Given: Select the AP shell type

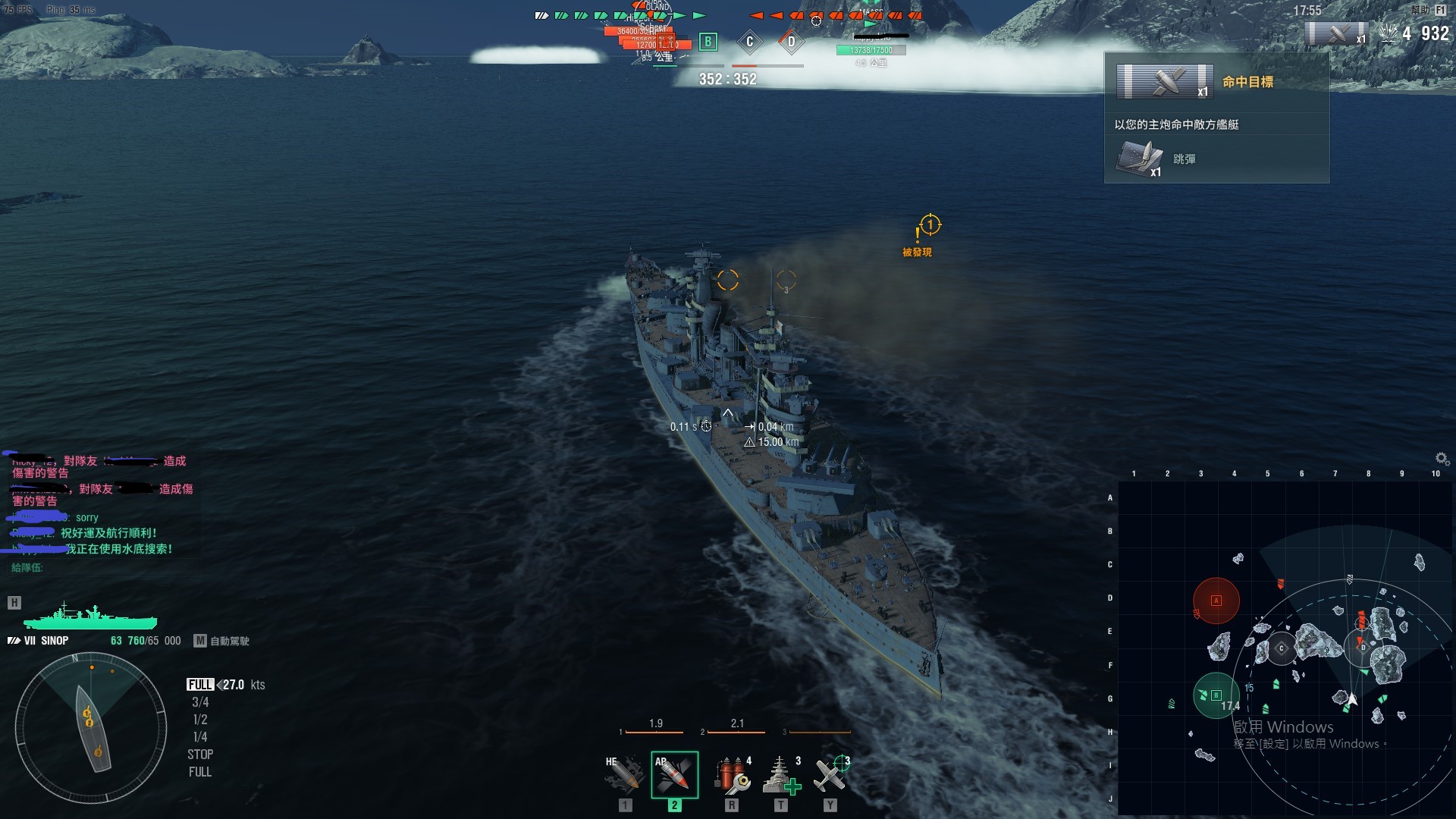Looking at the screenshot, I should [x=674, y=774].
